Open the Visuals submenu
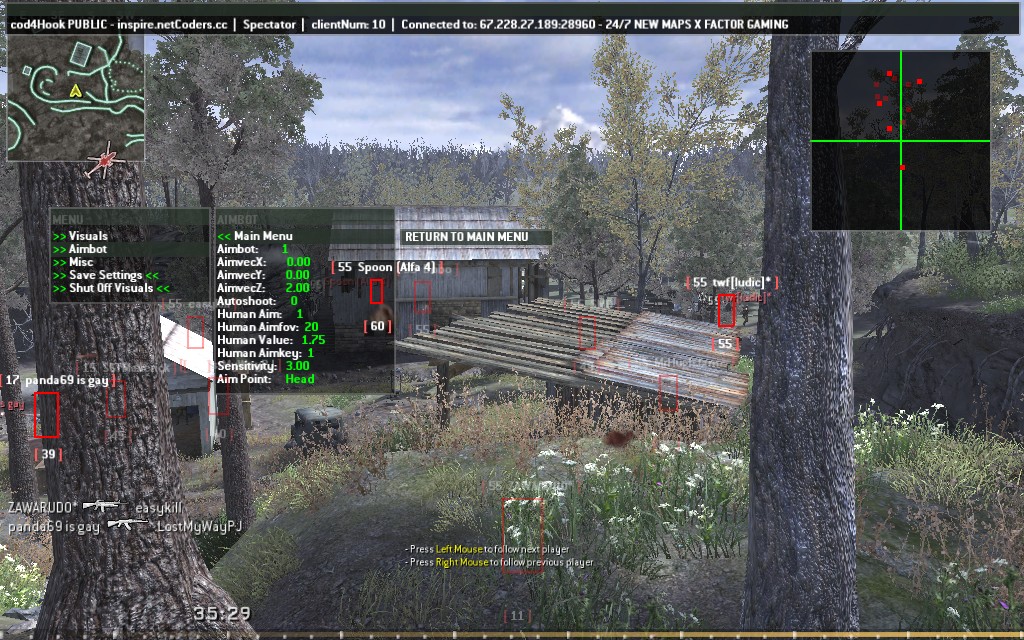The width and height of the screenshot is (1024, 640). coord(88,236)
